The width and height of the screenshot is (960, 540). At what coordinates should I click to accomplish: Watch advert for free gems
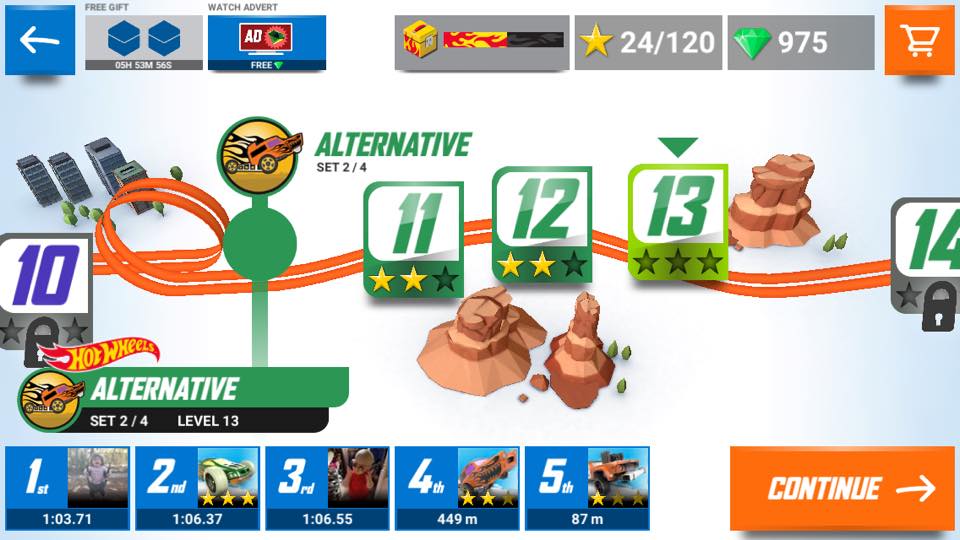coord(266,41)
